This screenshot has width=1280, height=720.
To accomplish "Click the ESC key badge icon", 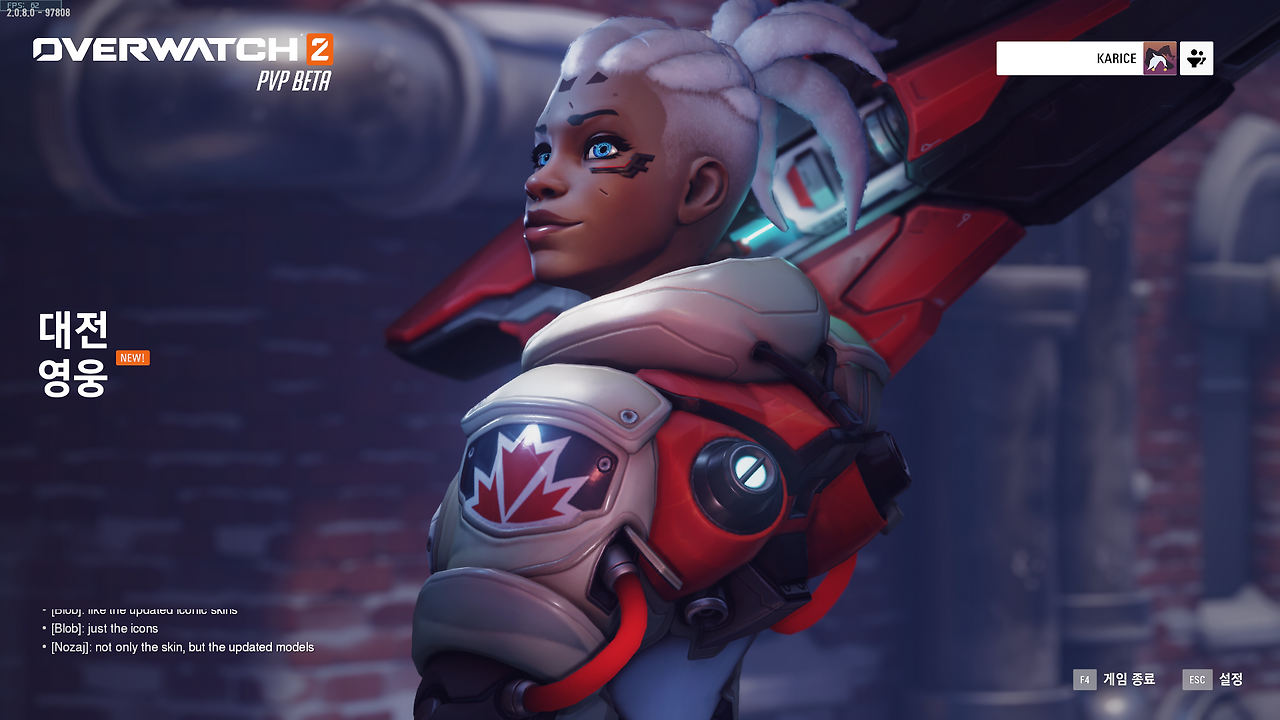I will point(1197,679).
